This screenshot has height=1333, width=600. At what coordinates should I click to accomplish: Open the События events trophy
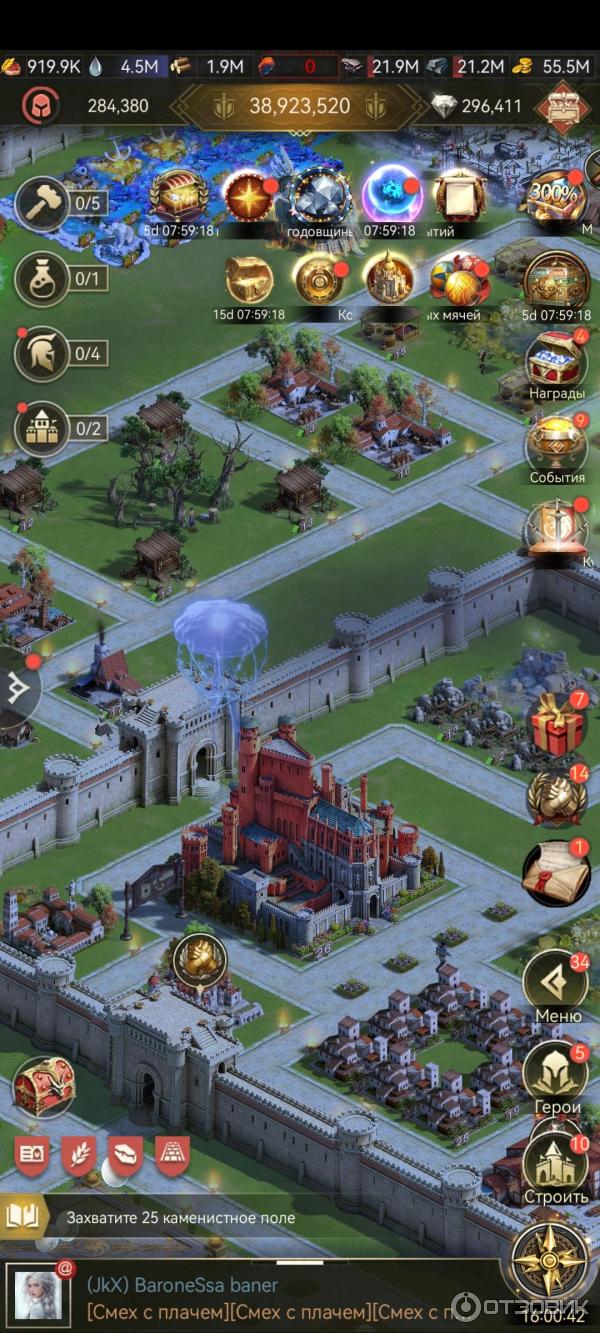(556, 444)
